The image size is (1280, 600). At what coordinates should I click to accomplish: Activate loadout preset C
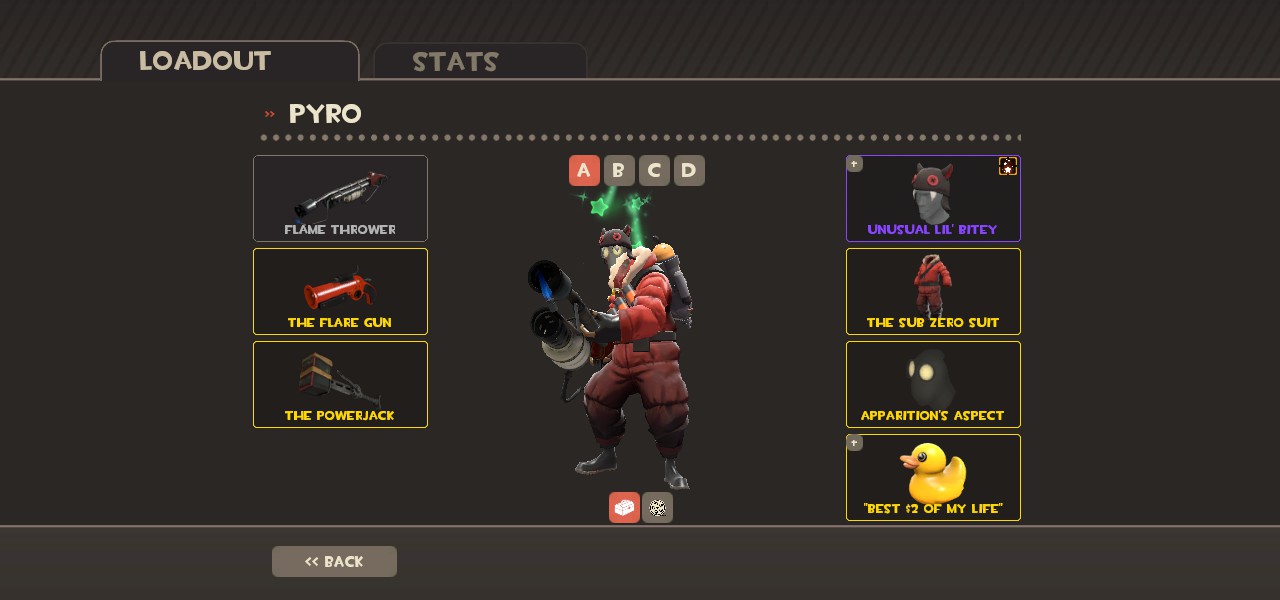pos(654,171)
